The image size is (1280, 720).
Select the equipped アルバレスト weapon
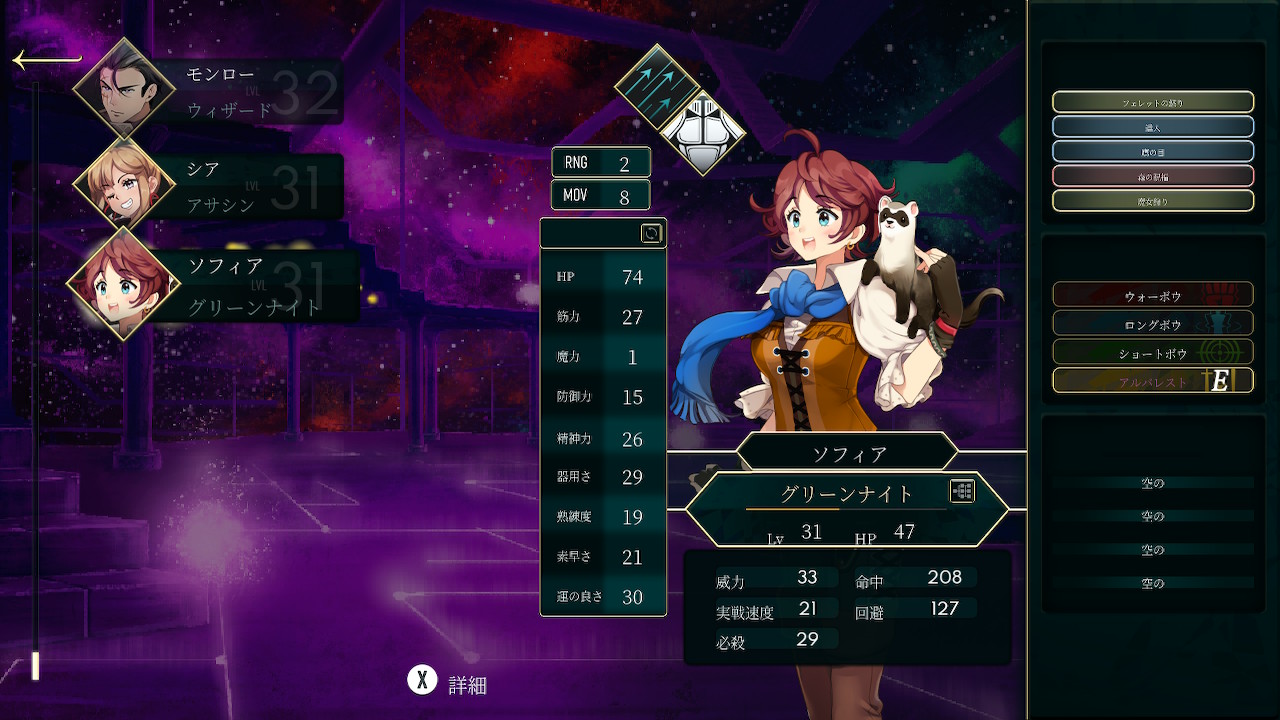(1152, 381)
